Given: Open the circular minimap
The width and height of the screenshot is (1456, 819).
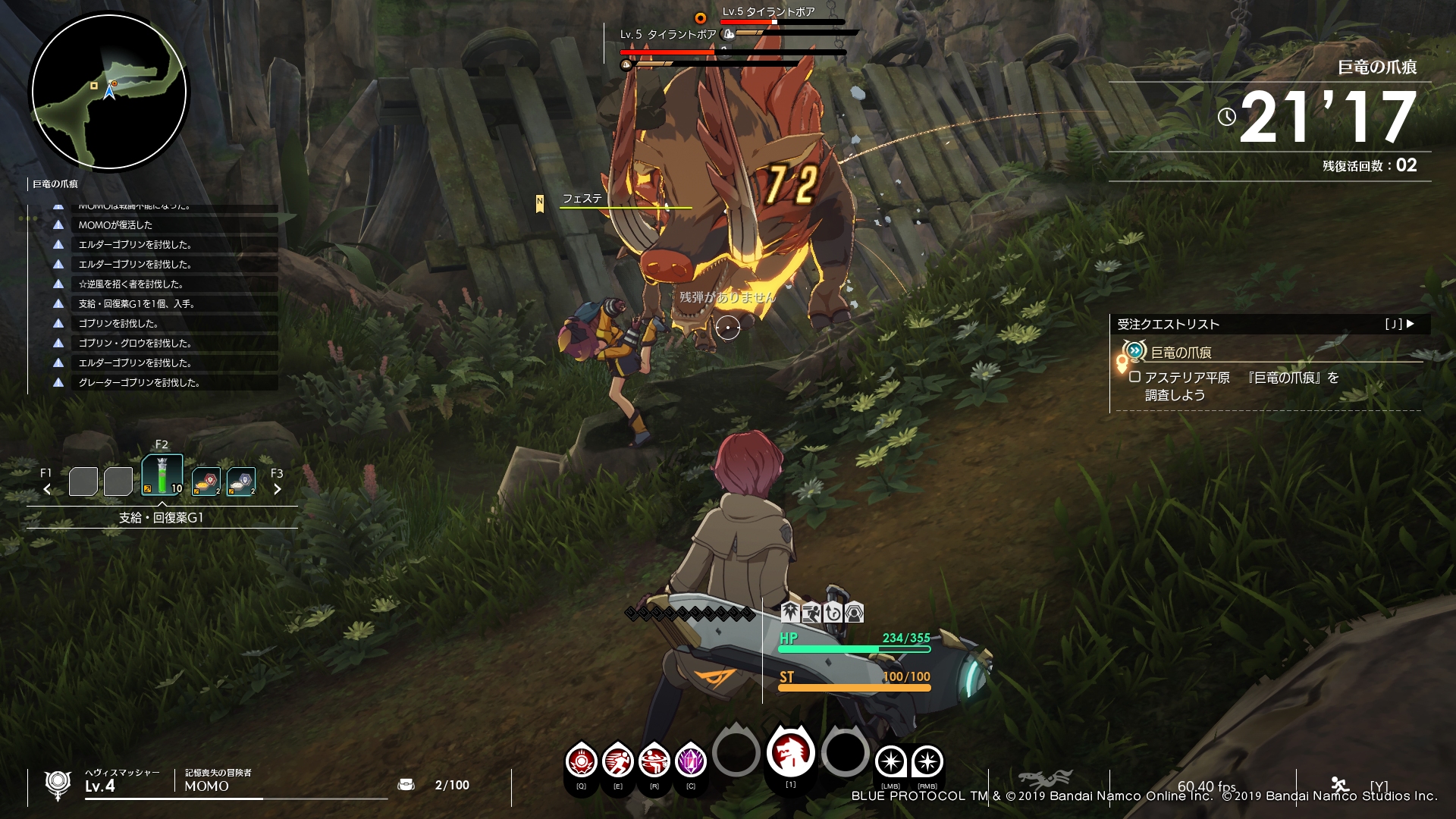Looking at the screenshot, I should (109, 92).
